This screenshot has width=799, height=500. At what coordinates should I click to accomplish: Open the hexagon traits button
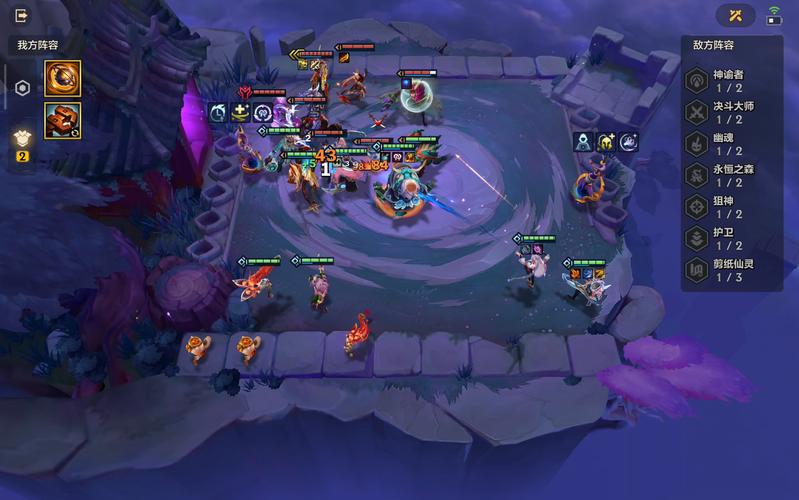click(21, 88)
